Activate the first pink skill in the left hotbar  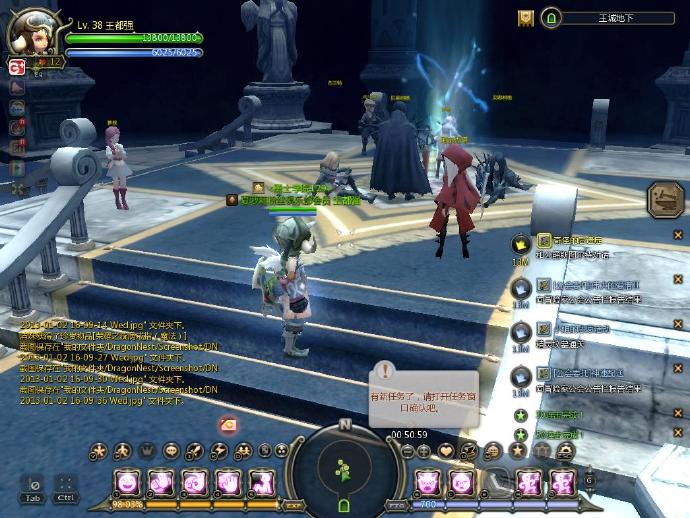[x=127, y=483]
